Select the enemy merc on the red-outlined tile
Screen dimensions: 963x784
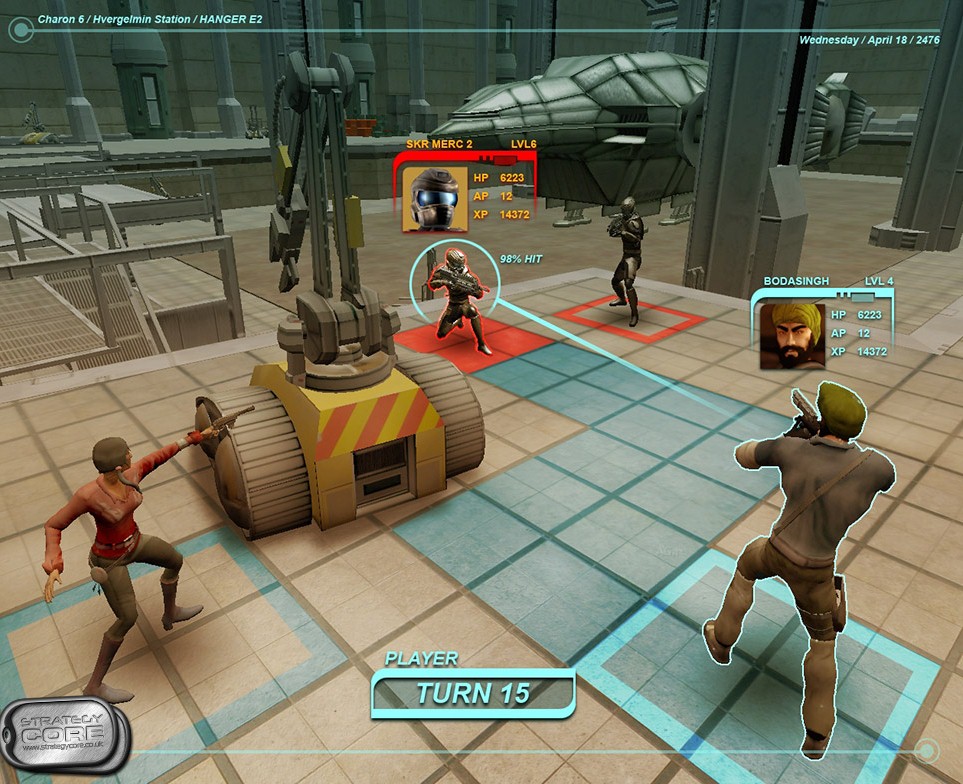coord(628,258)
